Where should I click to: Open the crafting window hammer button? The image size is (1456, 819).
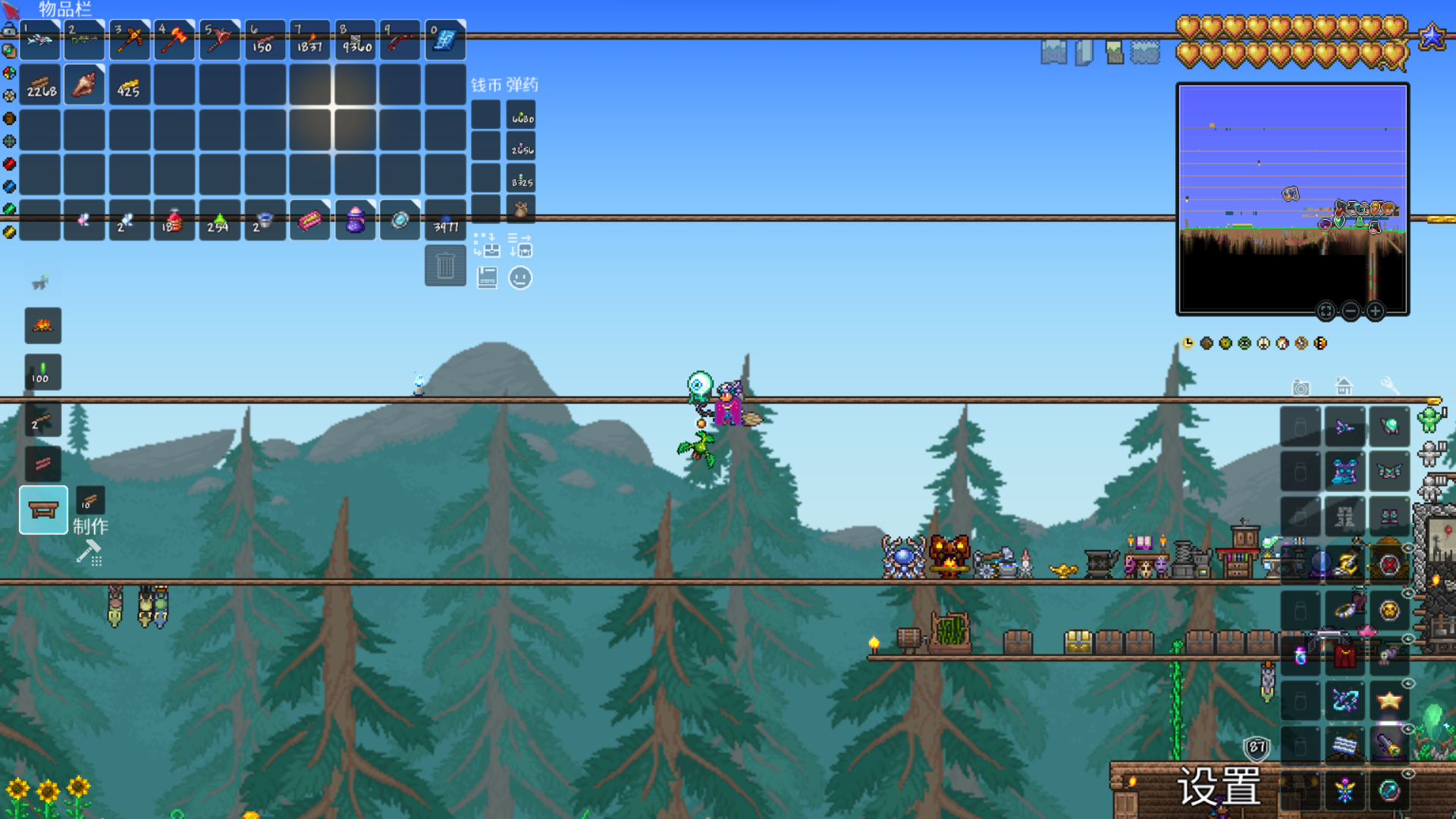[x=89, y=553]
